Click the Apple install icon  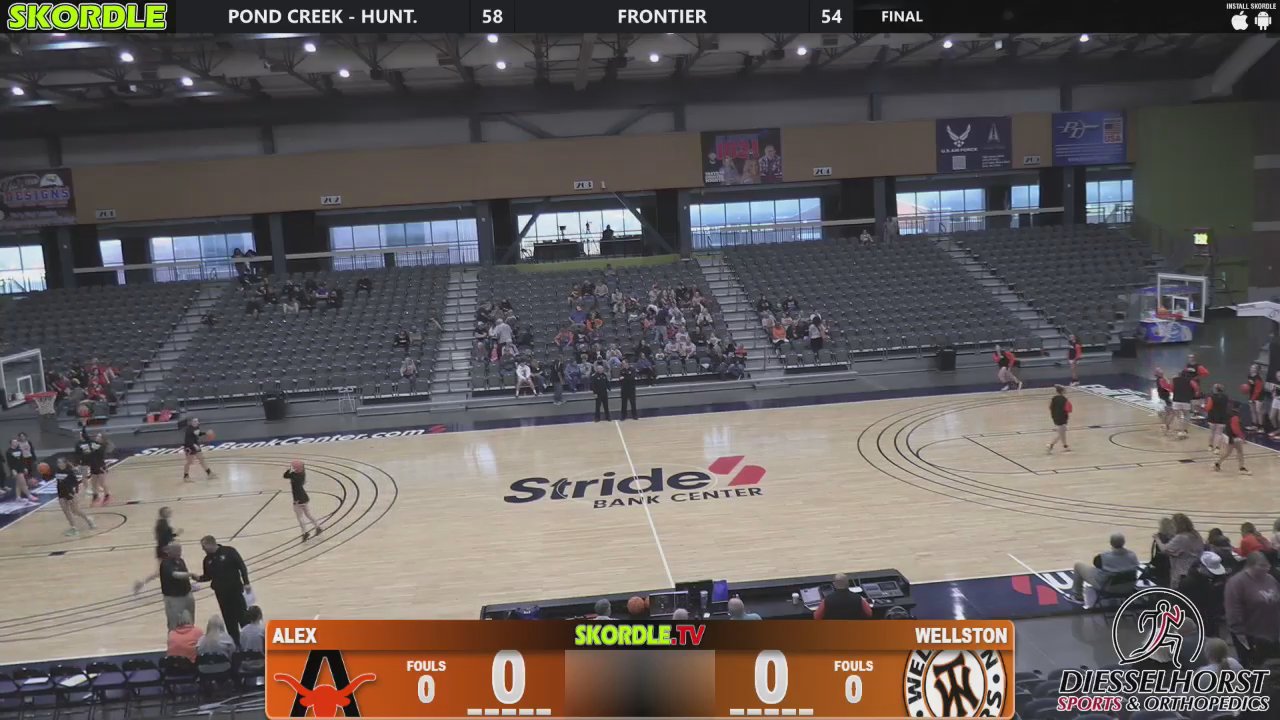pos(1240,21)
